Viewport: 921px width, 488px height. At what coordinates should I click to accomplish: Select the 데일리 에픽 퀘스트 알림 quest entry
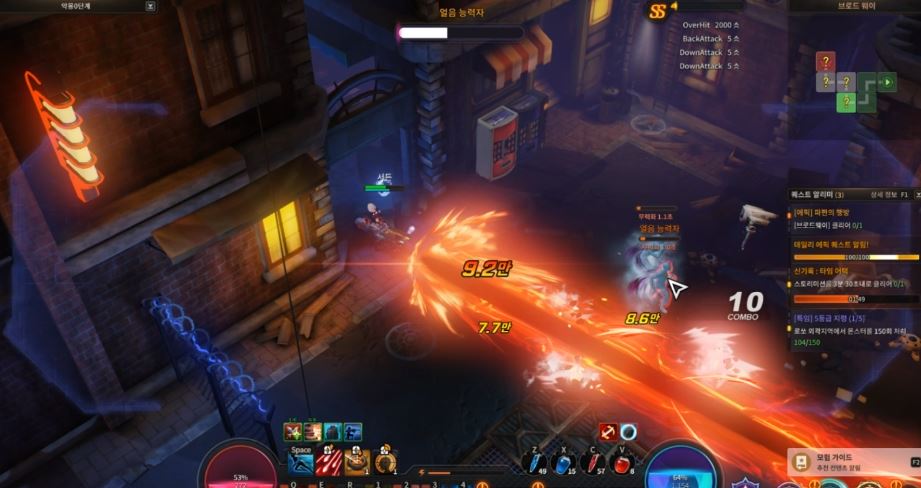point(832,244)
